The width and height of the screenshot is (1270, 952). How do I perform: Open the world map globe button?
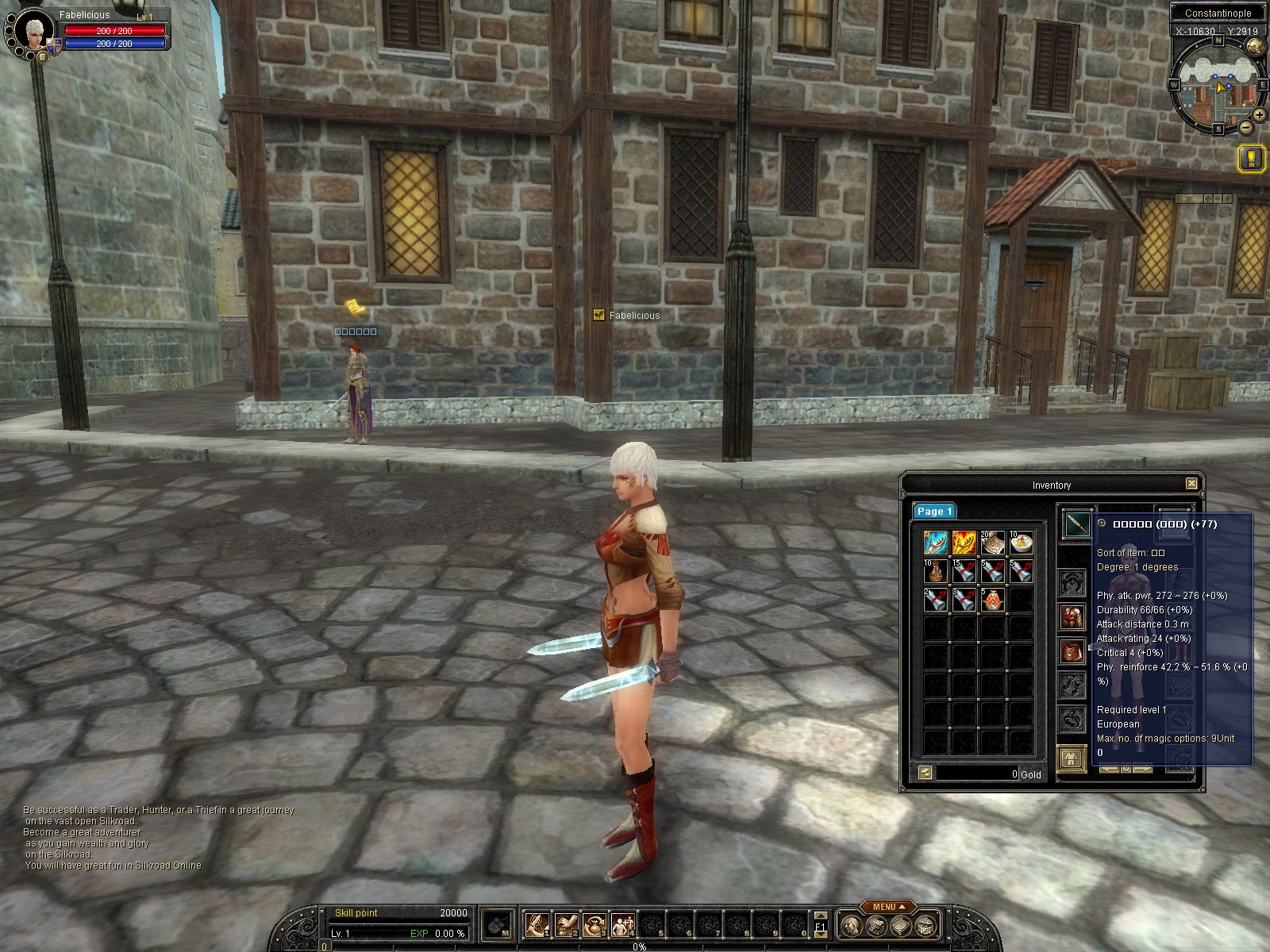point(1255,46)
